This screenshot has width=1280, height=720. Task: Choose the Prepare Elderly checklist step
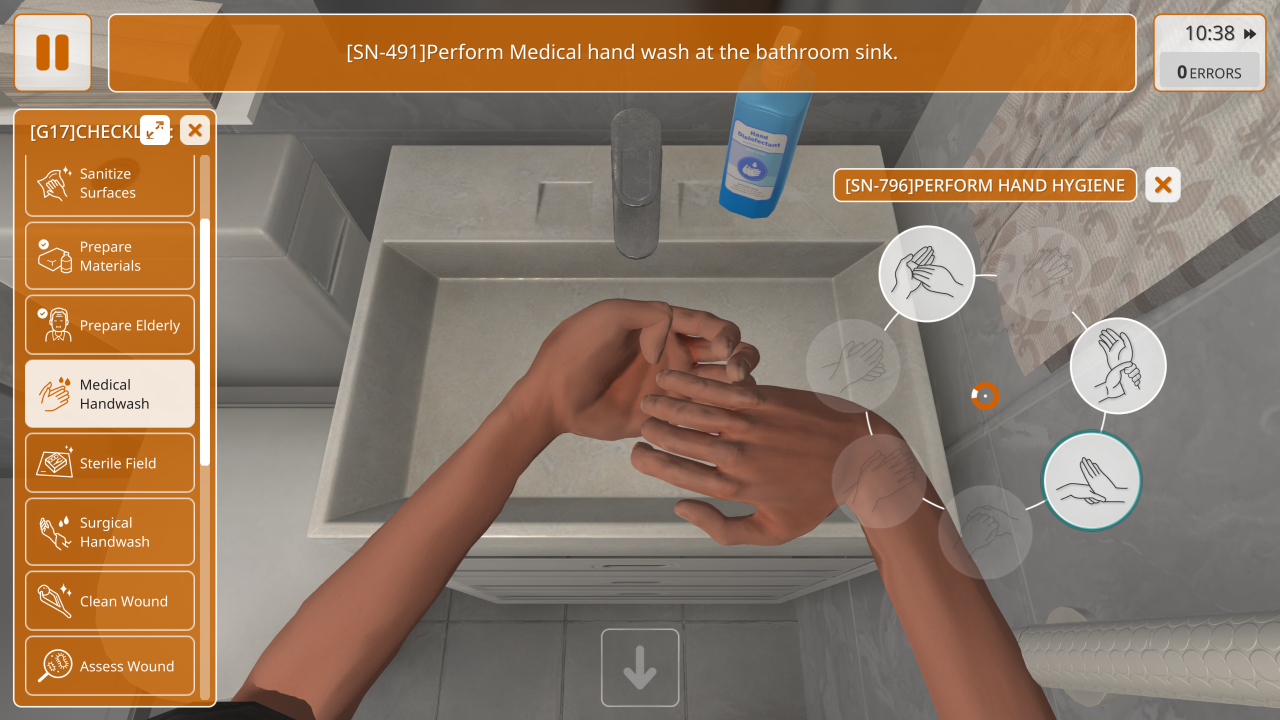109,325
